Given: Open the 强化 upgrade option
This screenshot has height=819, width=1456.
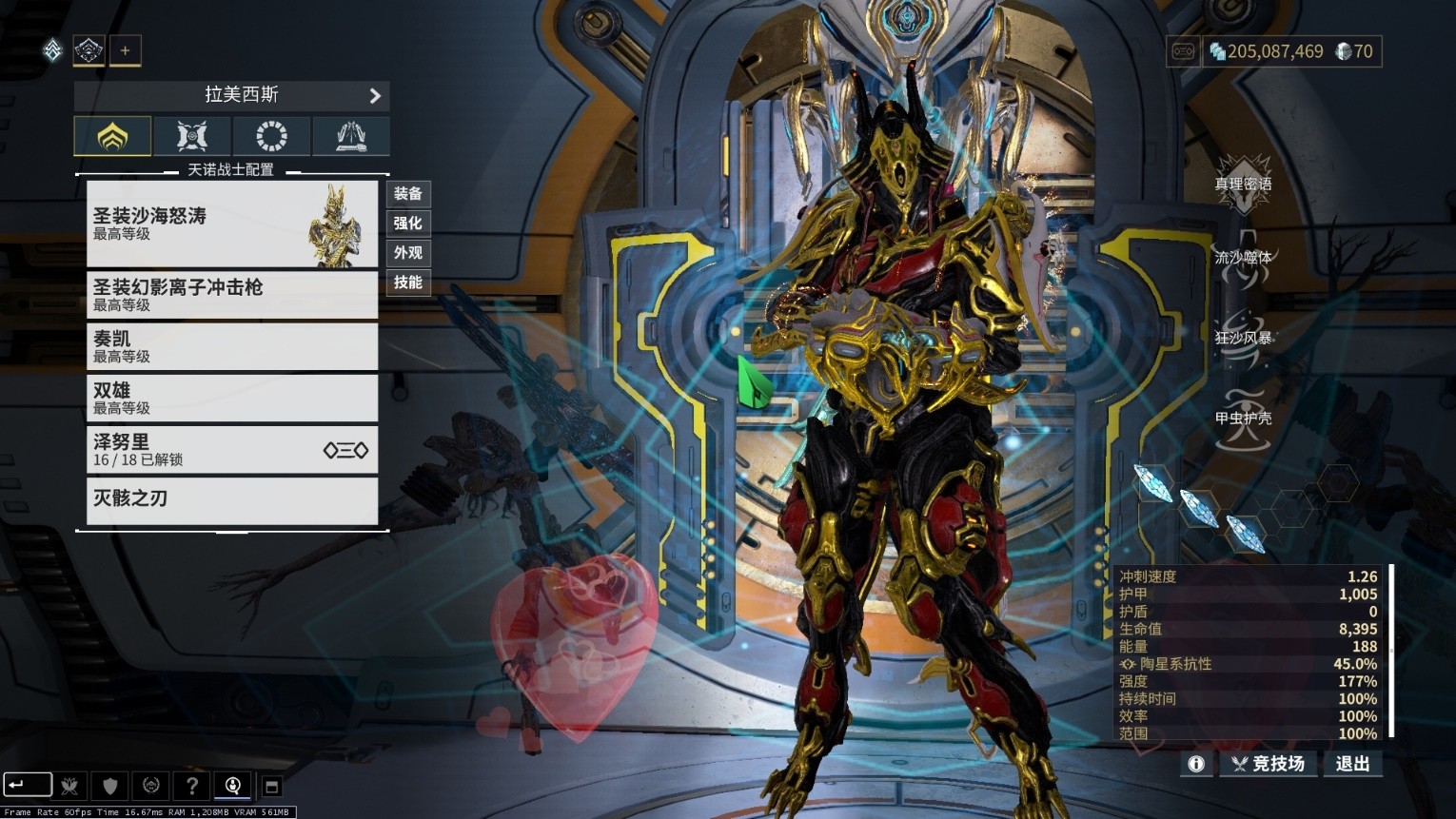Looking at the screenshot, I should point(408,224).
